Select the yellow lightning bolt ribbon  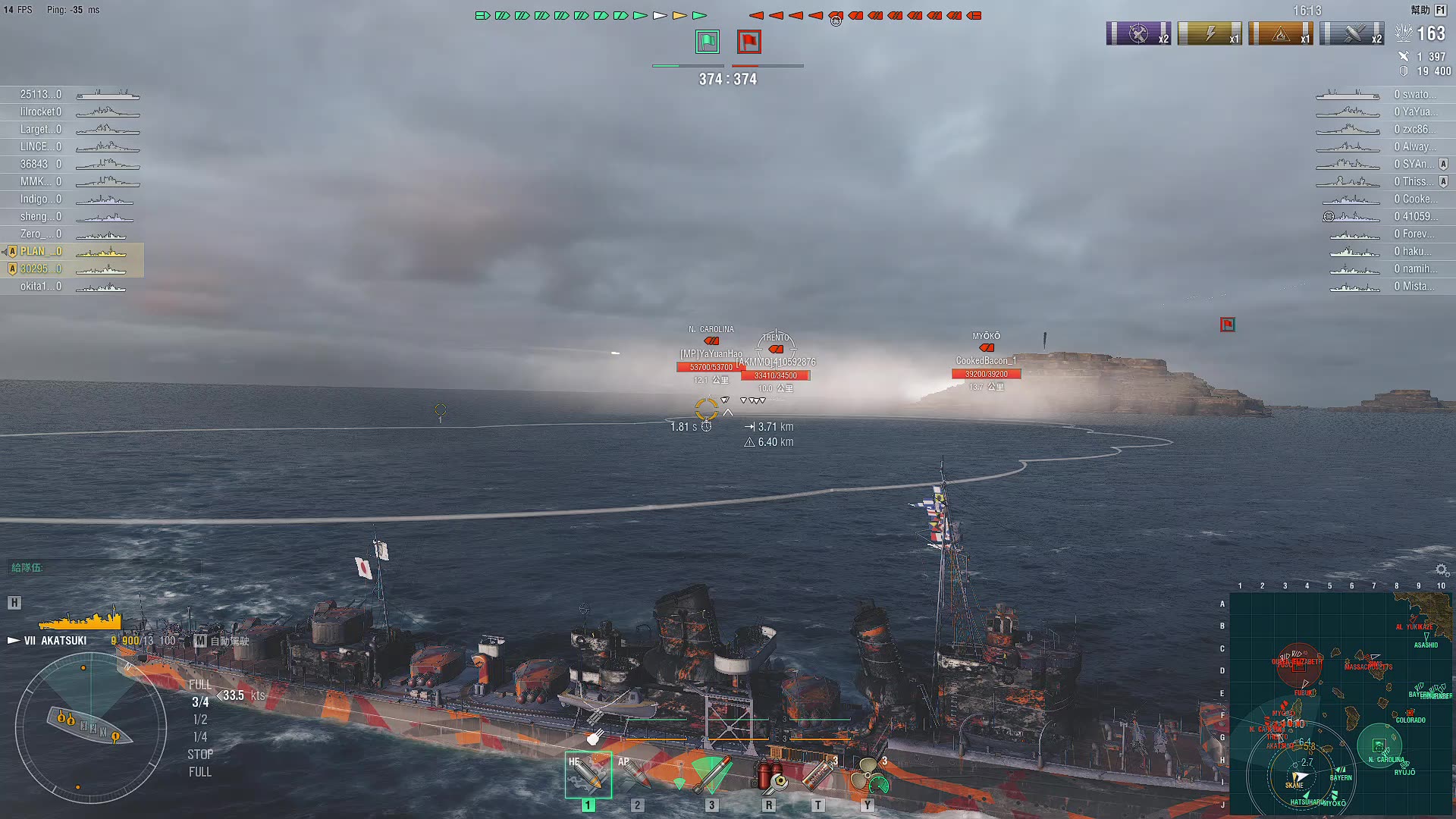tap(1210, 34)
